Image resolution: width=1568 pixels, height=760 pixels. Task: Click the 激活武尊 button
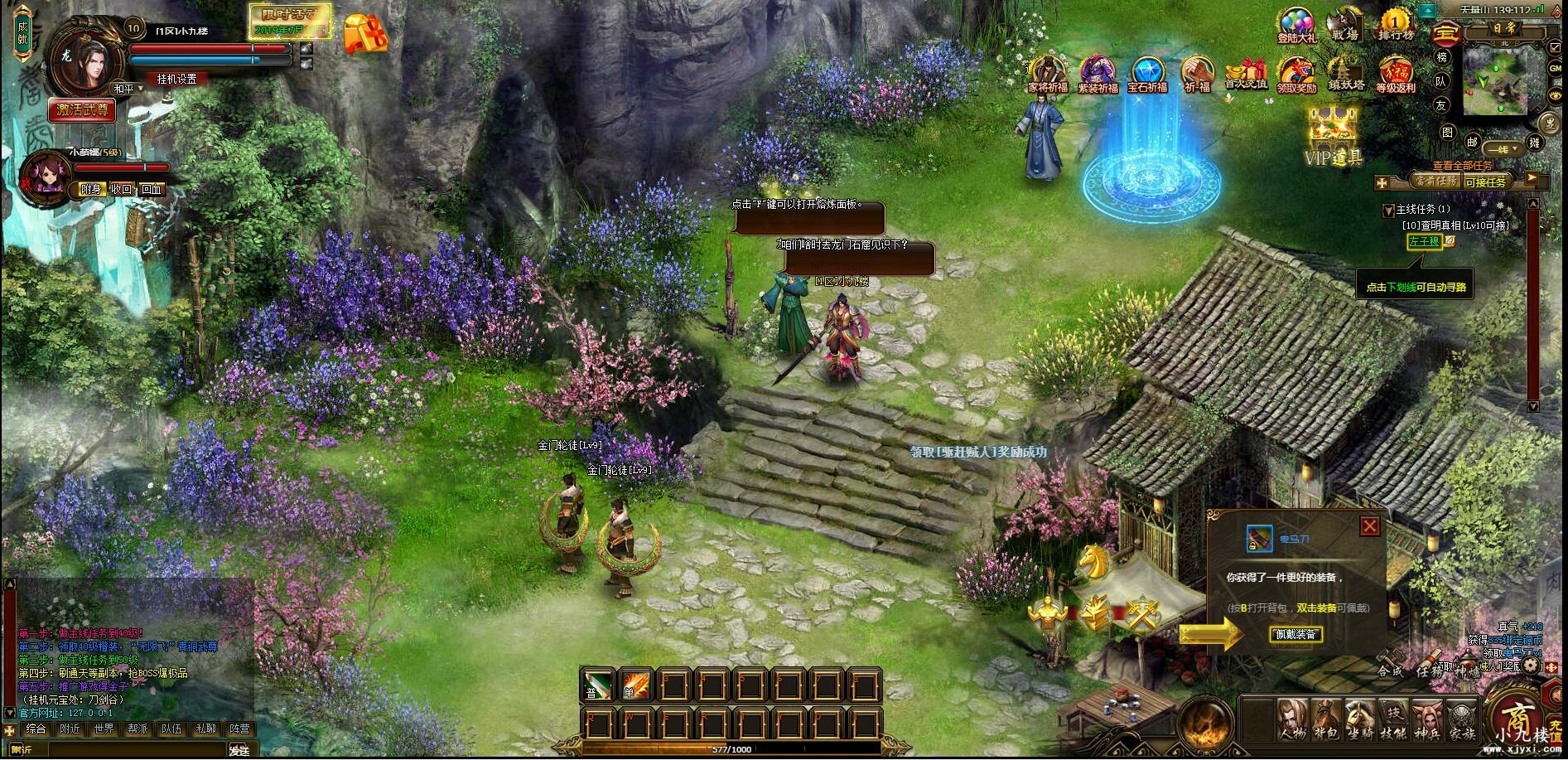coord(81,109)
